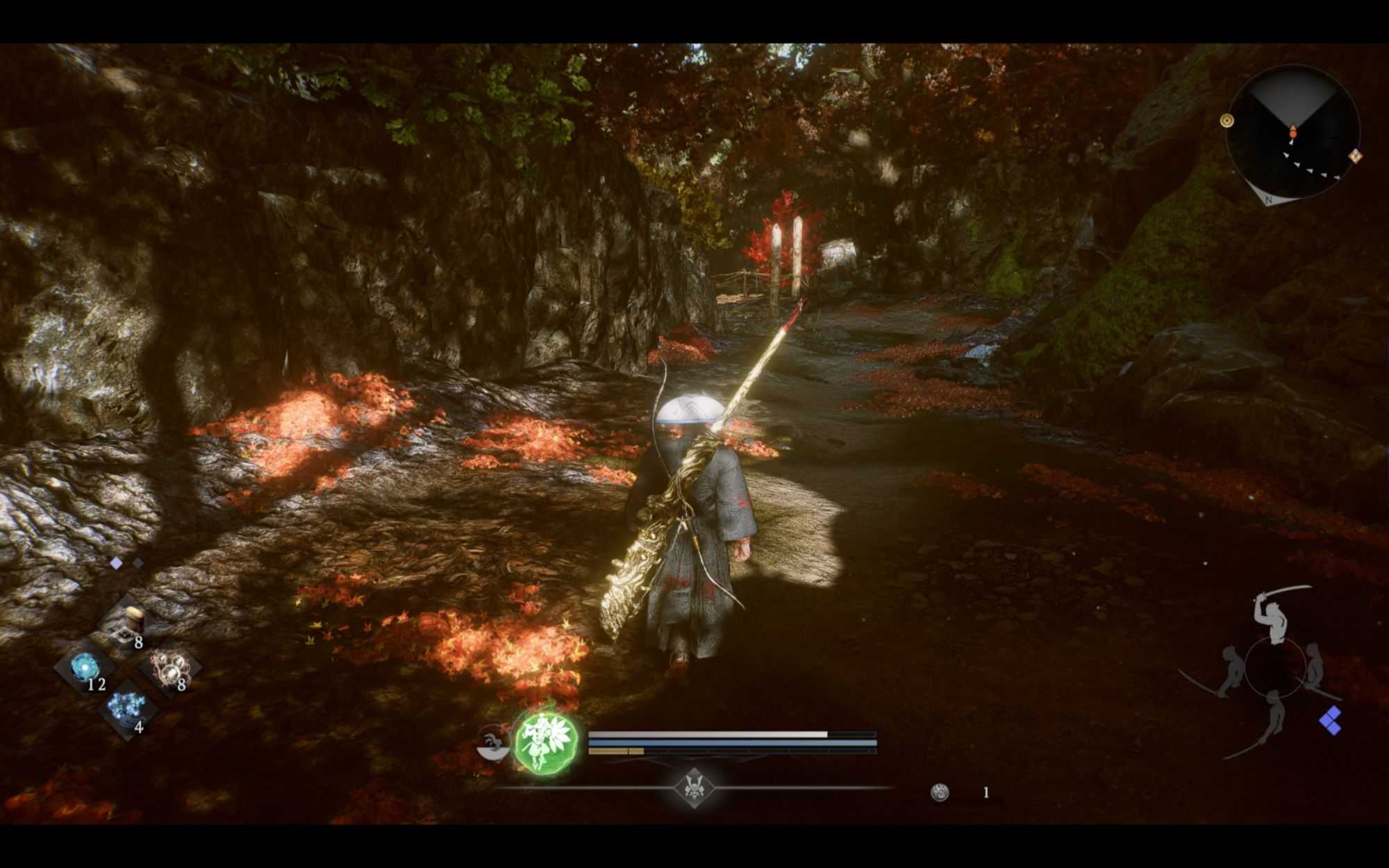Select the cyan swirl orb item slot

(x=85, y=668)
